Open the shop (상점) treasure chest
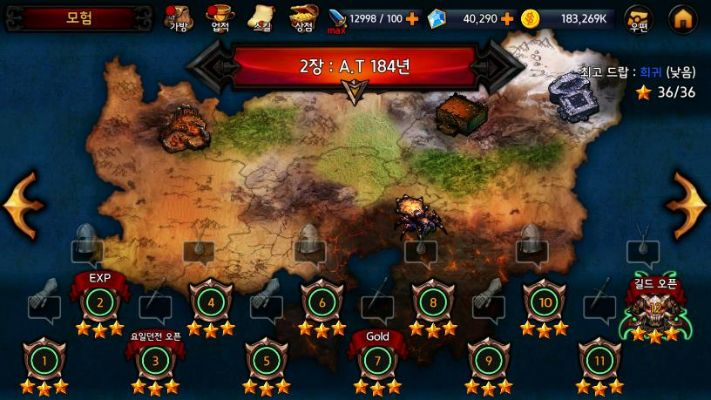Viewport: 711px width, 400px height. pos(302,17)
